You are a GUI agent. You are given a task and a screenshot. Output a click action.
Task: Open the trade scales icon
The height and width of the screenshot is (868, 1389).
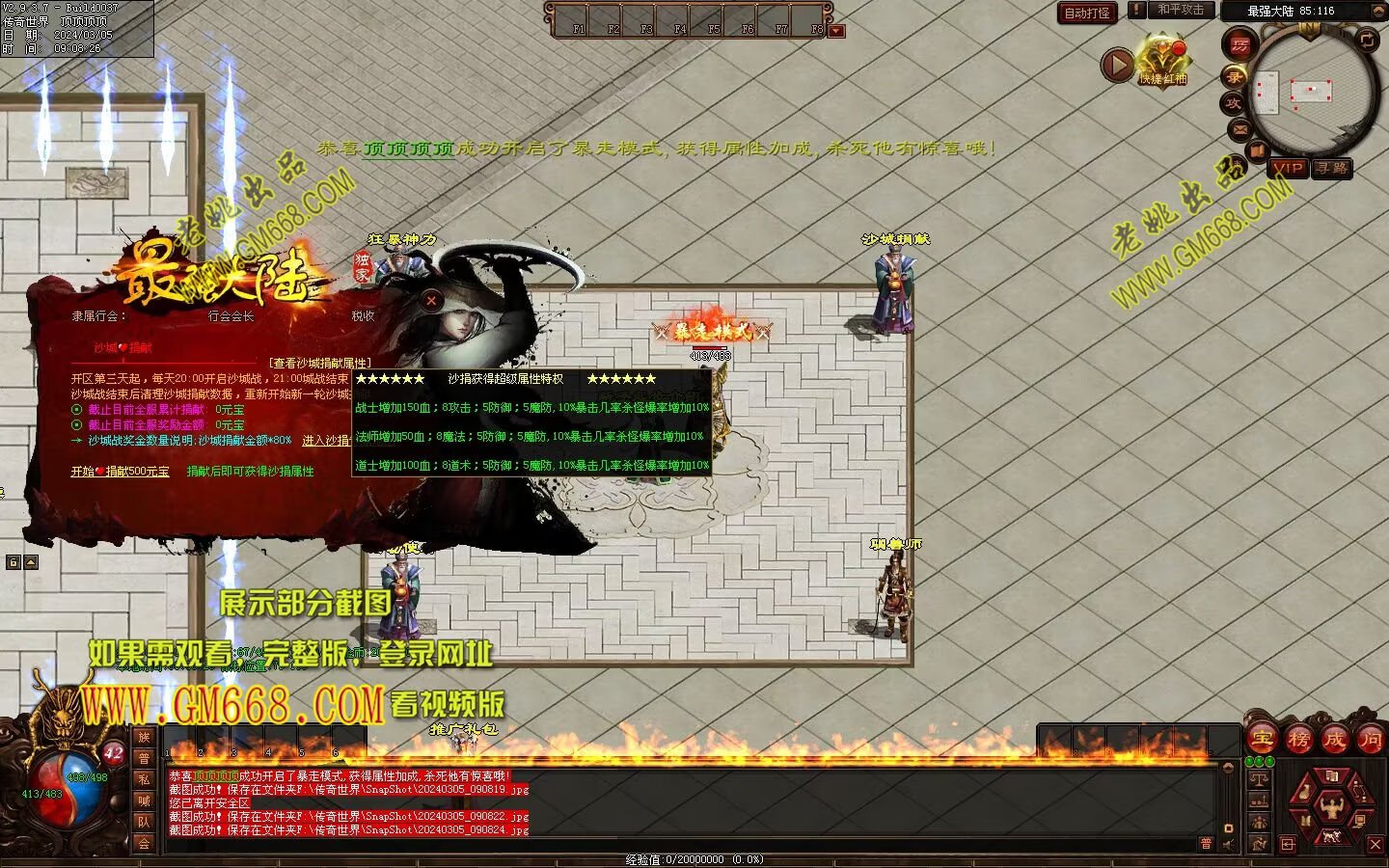point(1259,778)
